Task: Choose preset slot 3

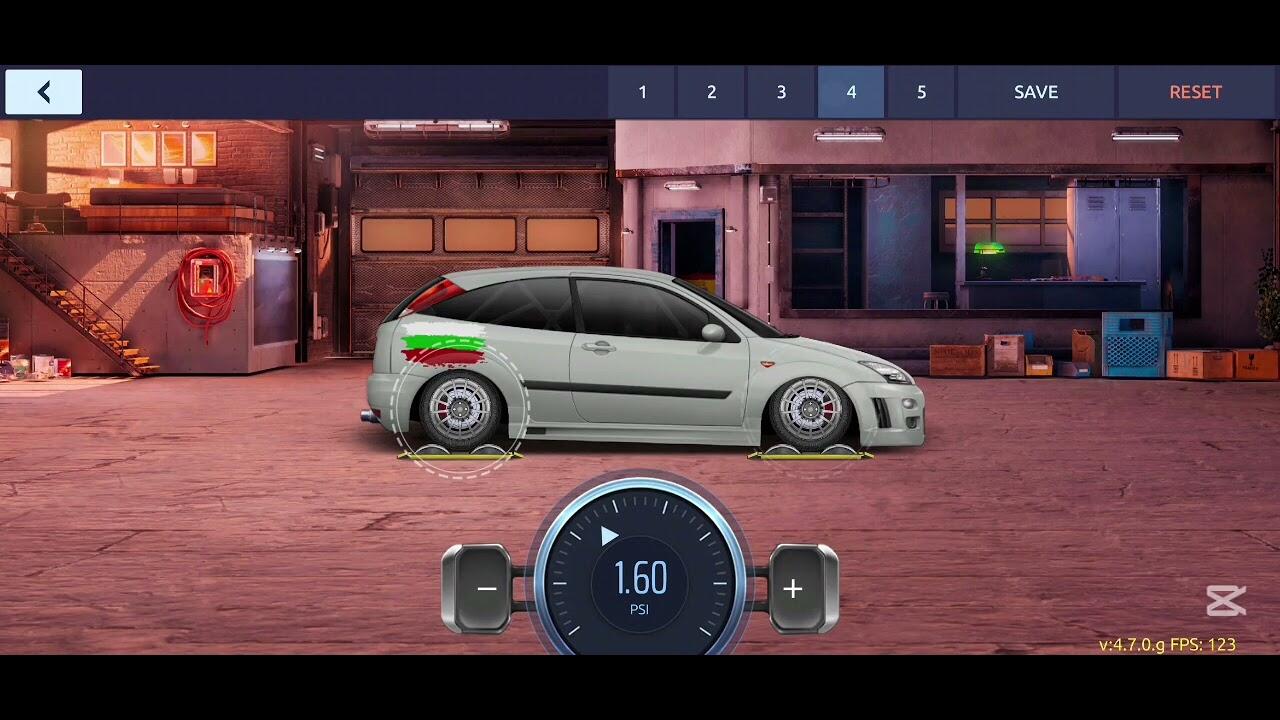Action: click(x=781, y=92)
